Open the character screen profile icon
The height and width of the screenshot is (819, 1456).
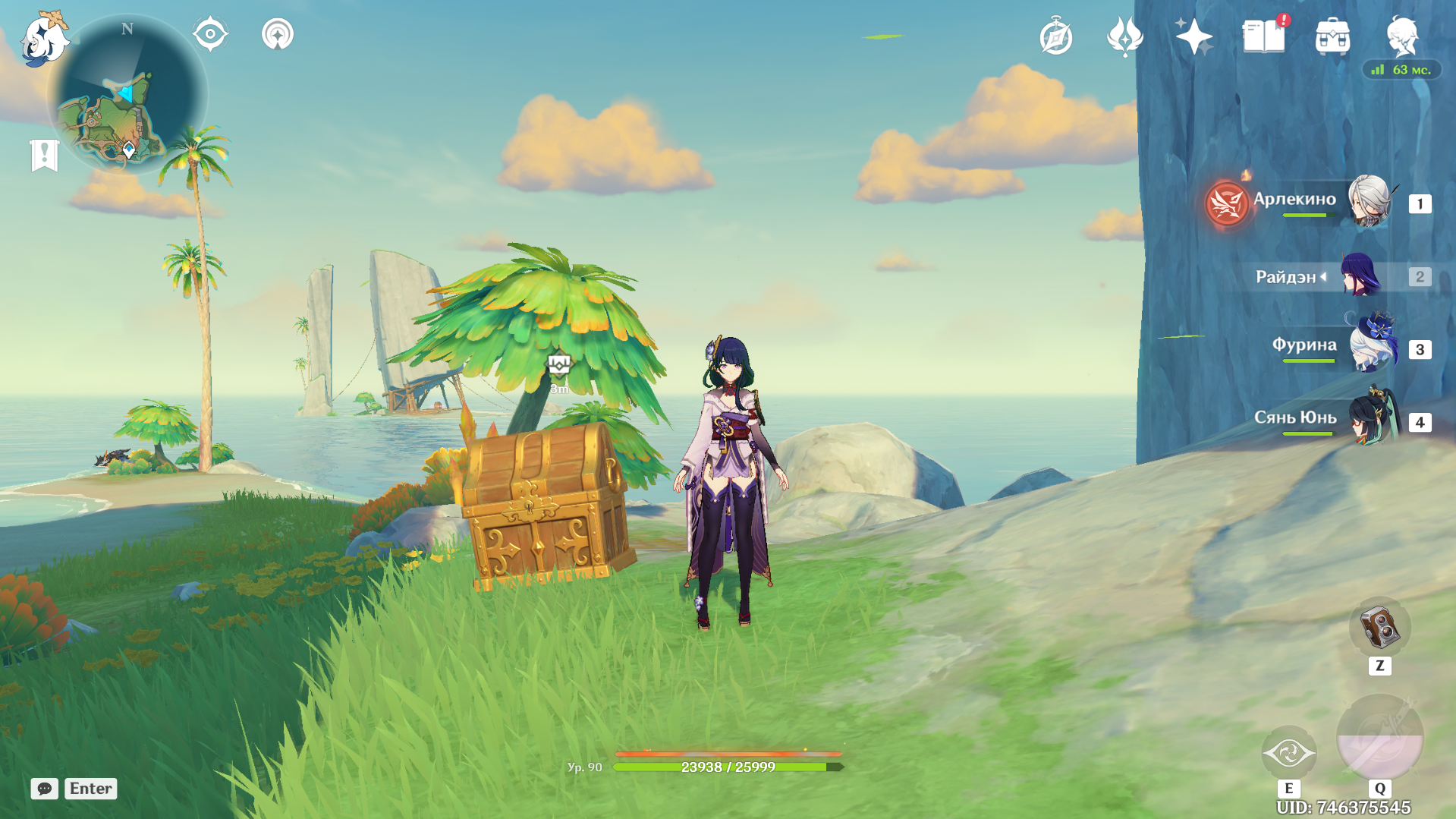[1401, 35]
